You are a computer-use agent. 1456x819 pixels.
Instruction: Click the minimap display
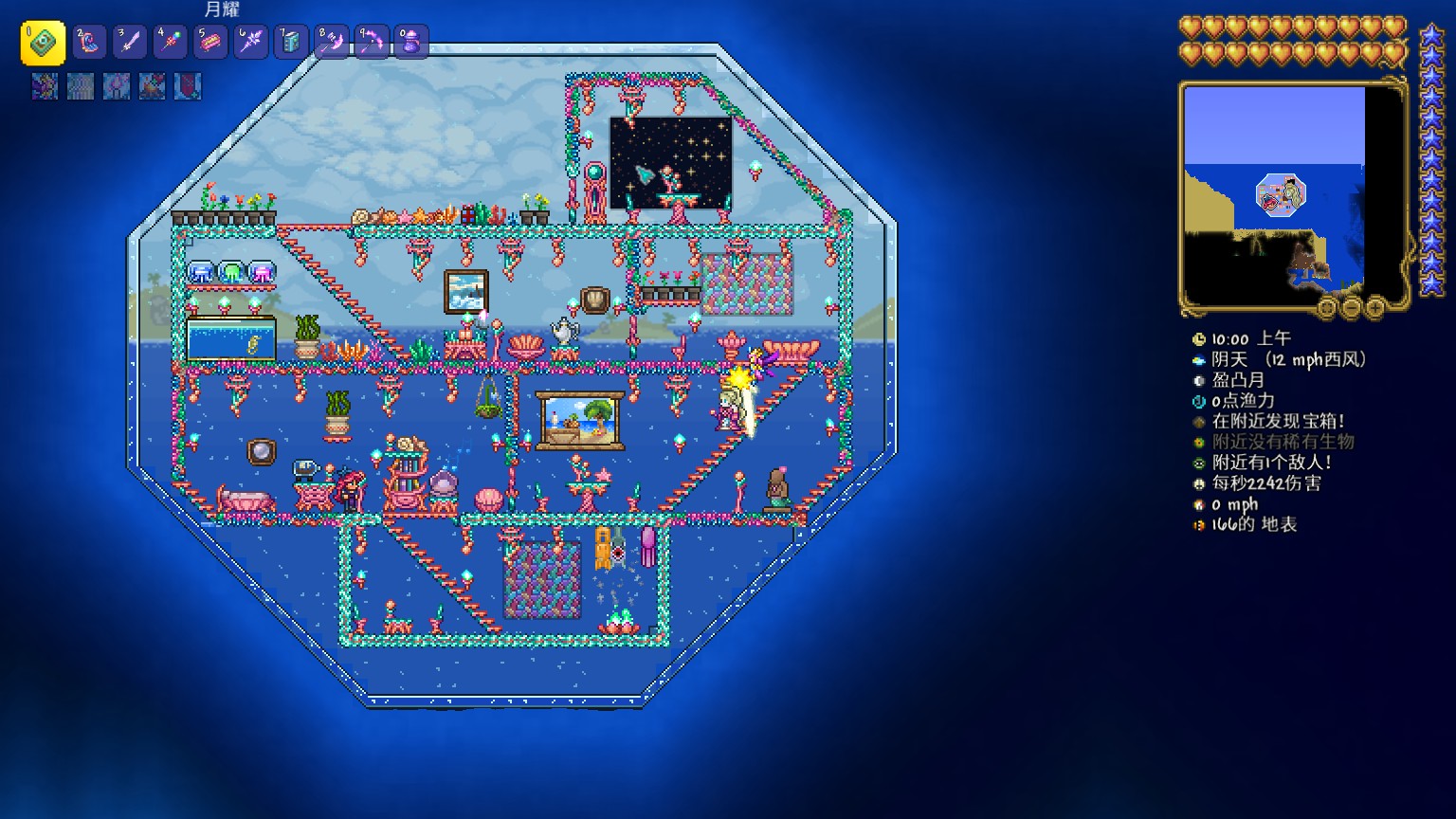pos(1274,193)
